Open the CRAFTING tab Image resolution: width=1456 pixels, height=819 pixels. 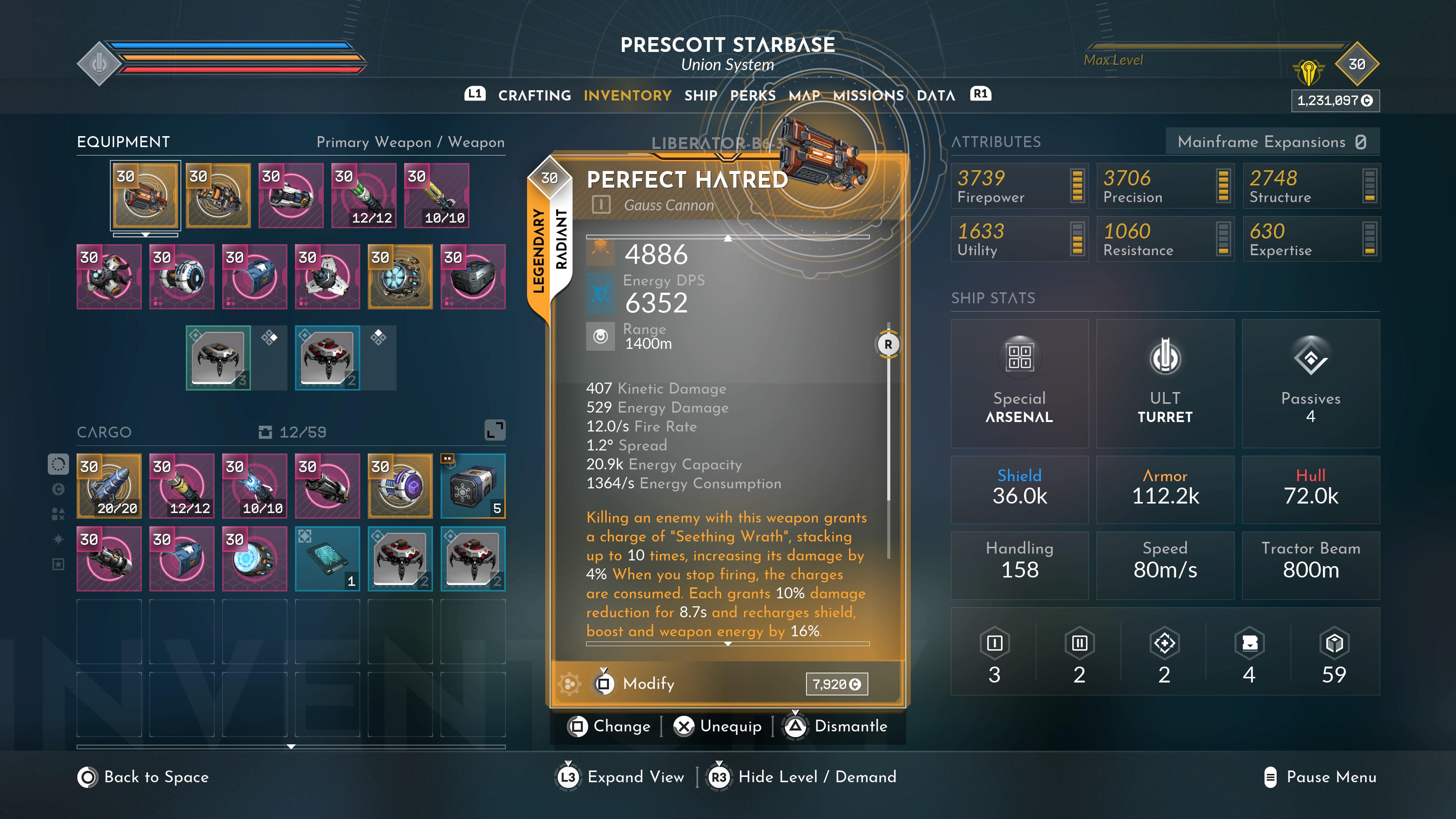click(x=533, y=96)
